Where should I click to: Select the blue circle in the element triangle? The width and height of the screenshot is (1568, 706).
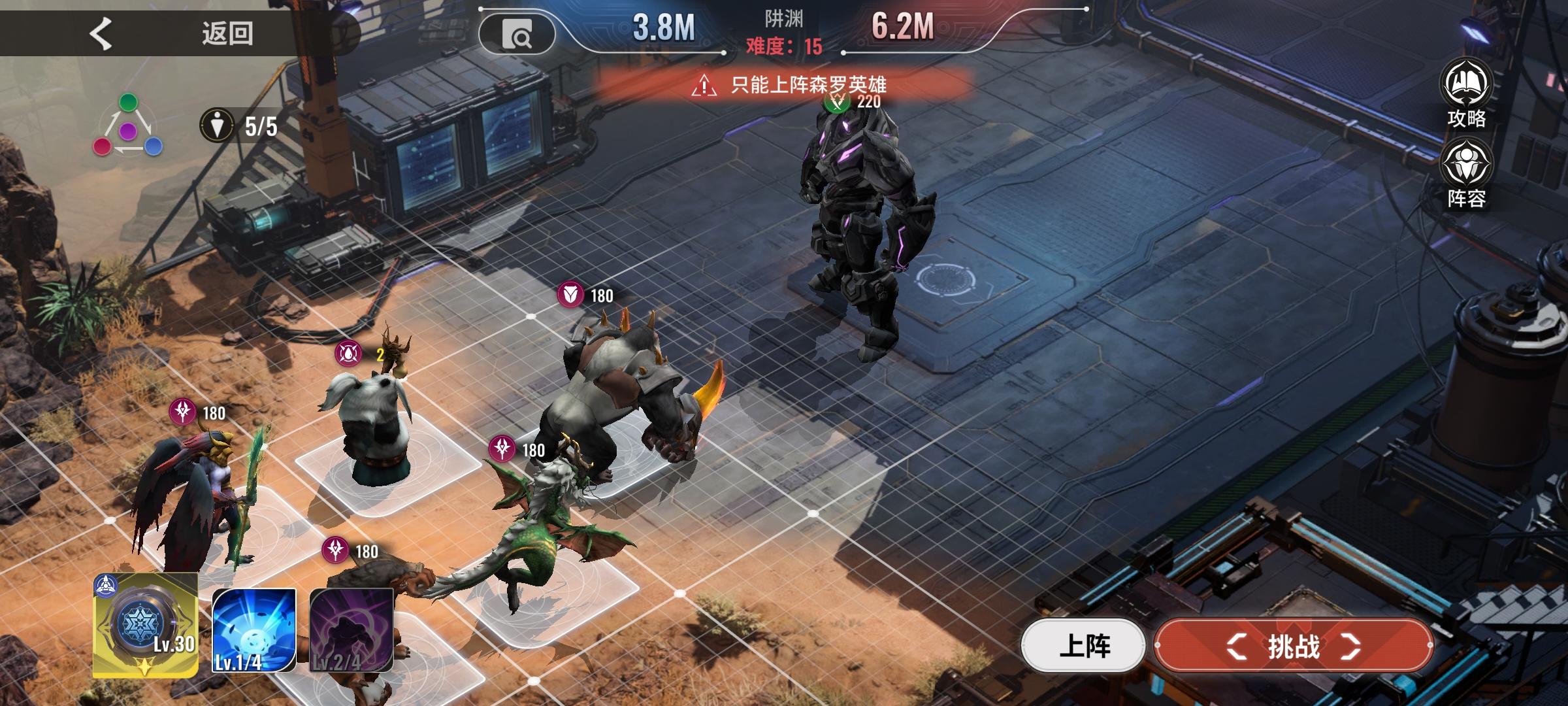point(153,147)
